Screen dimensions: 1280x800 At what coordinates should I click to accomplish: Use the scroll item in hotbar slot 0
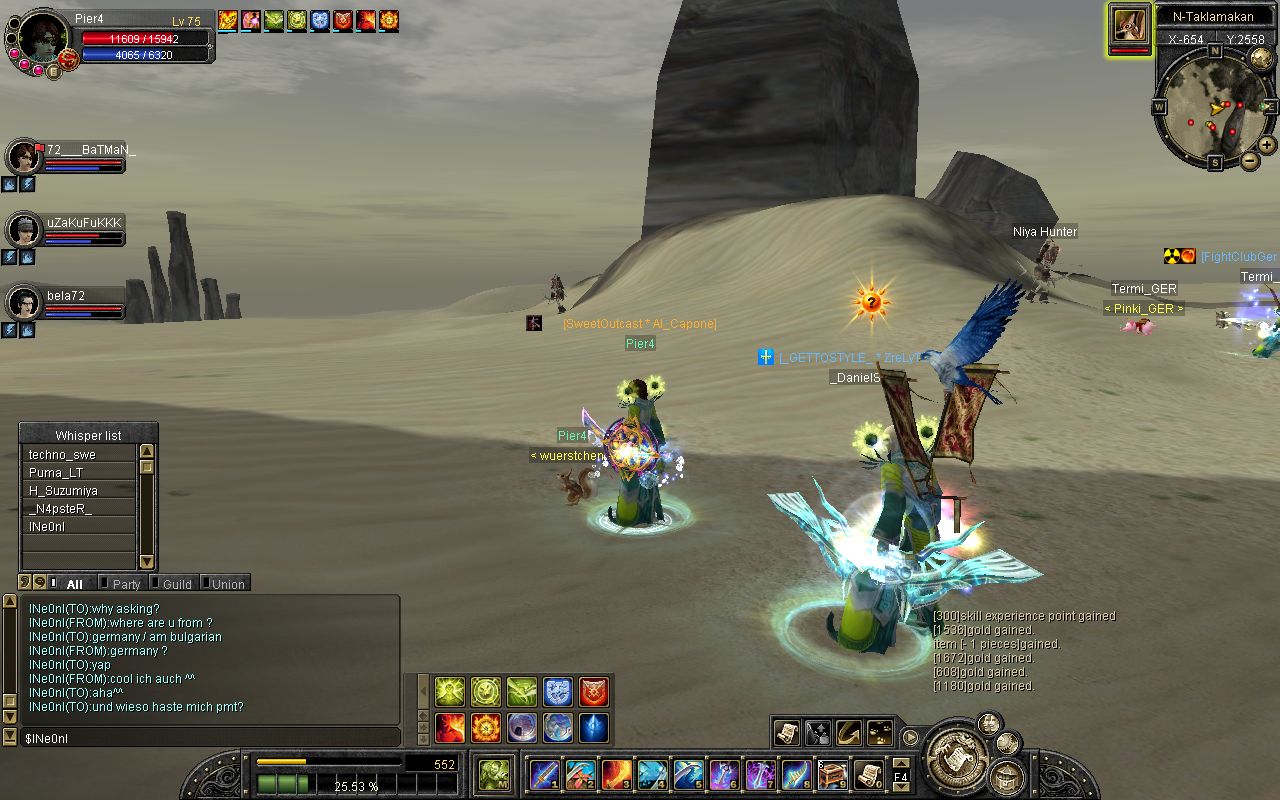[x=868, y=775]
